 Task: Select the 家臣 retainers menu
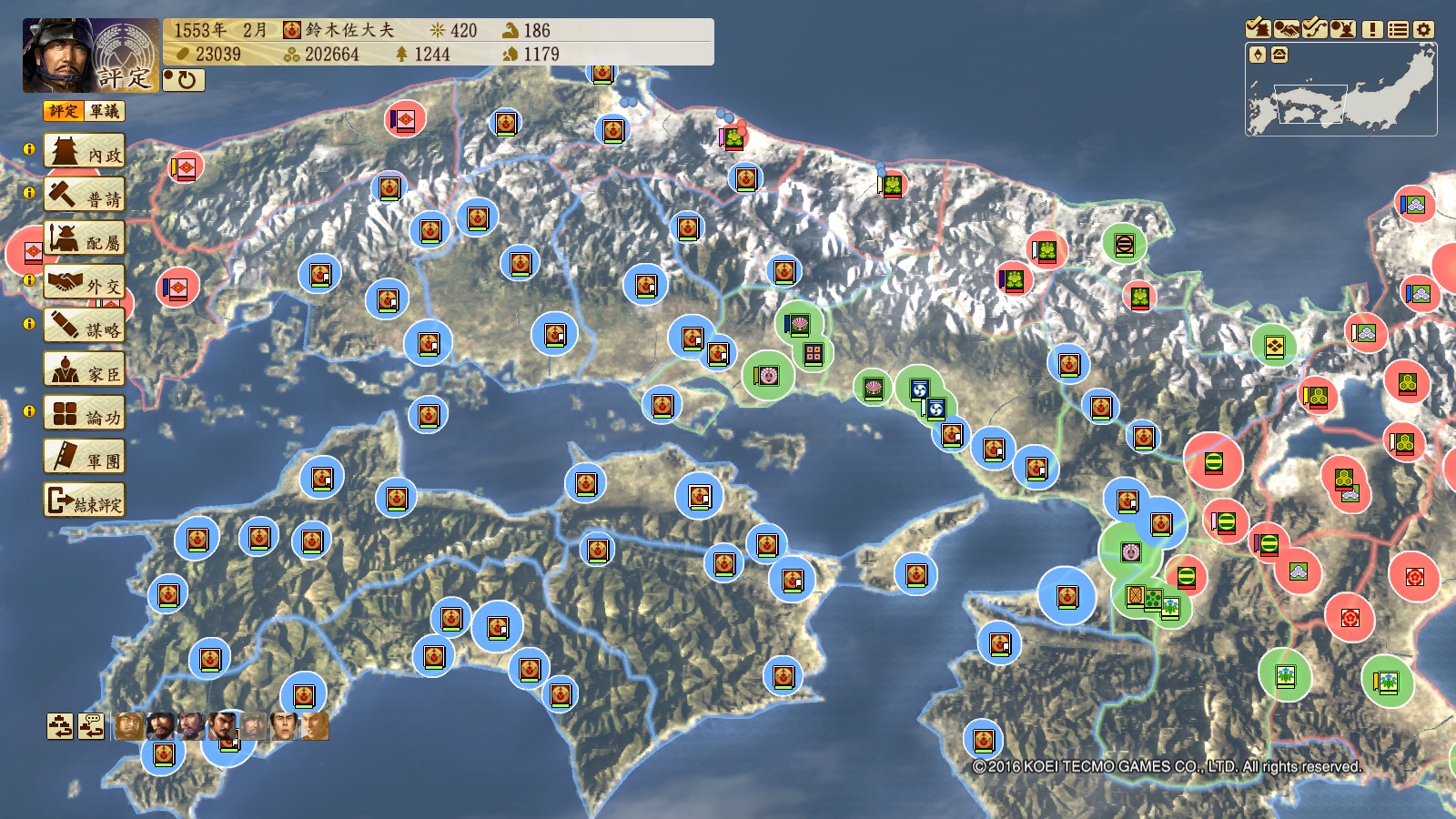(x=85, y=371)
